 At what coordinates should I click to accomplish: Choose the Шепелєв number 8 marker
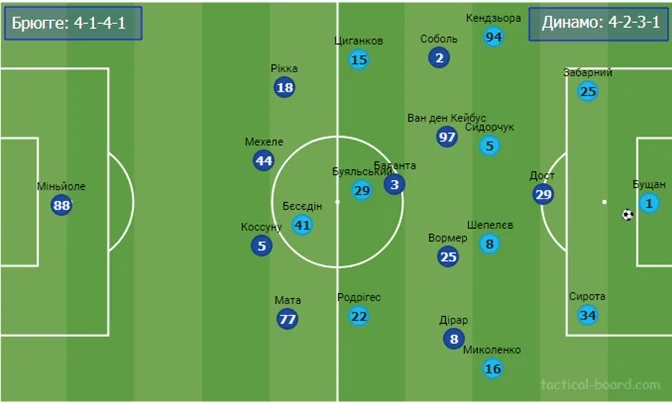click(x=489, y=244)
